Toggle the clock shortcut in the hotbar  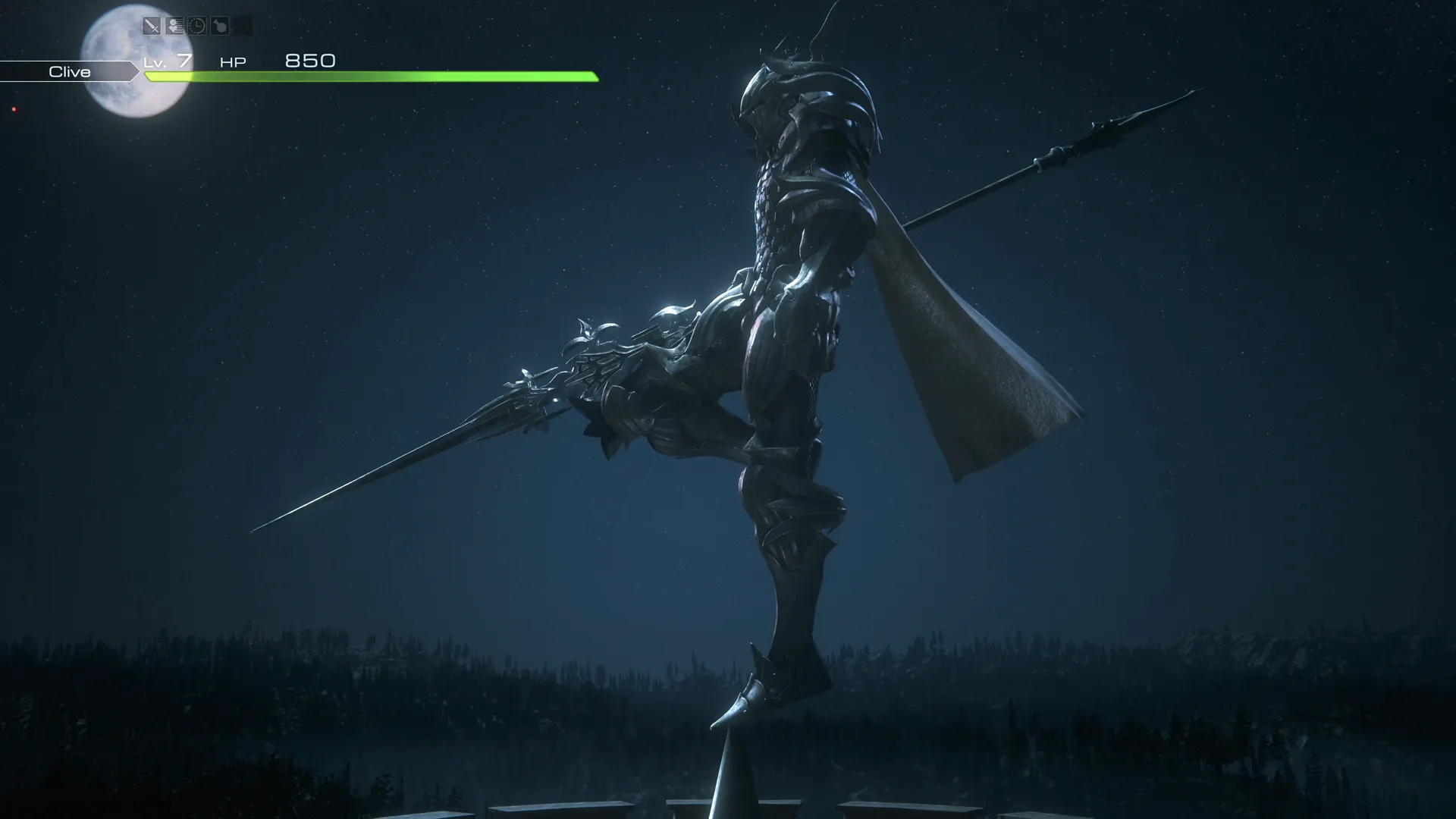tap(197, 25)
